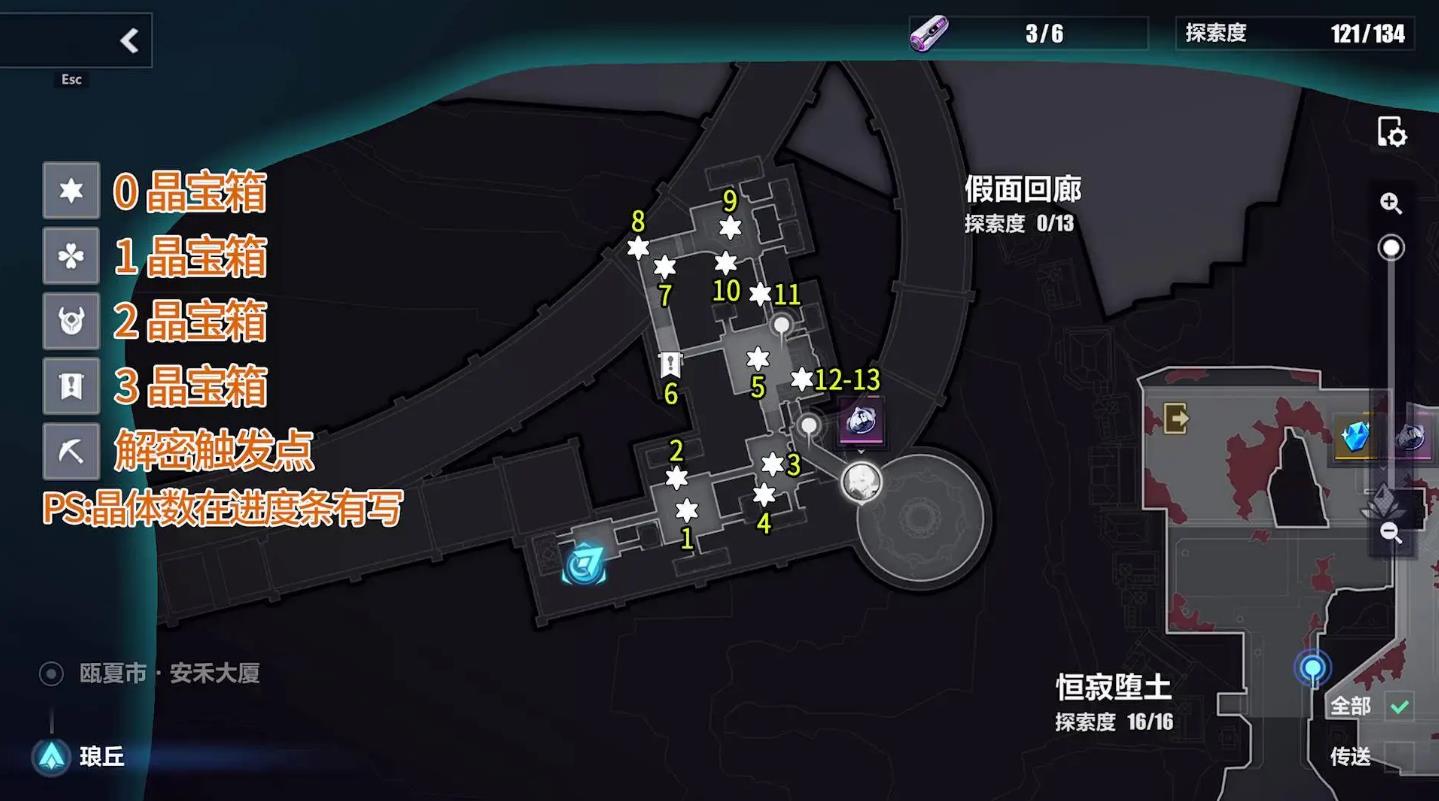Screen dimensions: 1439x801
Task: Select the helmet icon for 2晶宝箱
Action: click(x=70, y=322)
